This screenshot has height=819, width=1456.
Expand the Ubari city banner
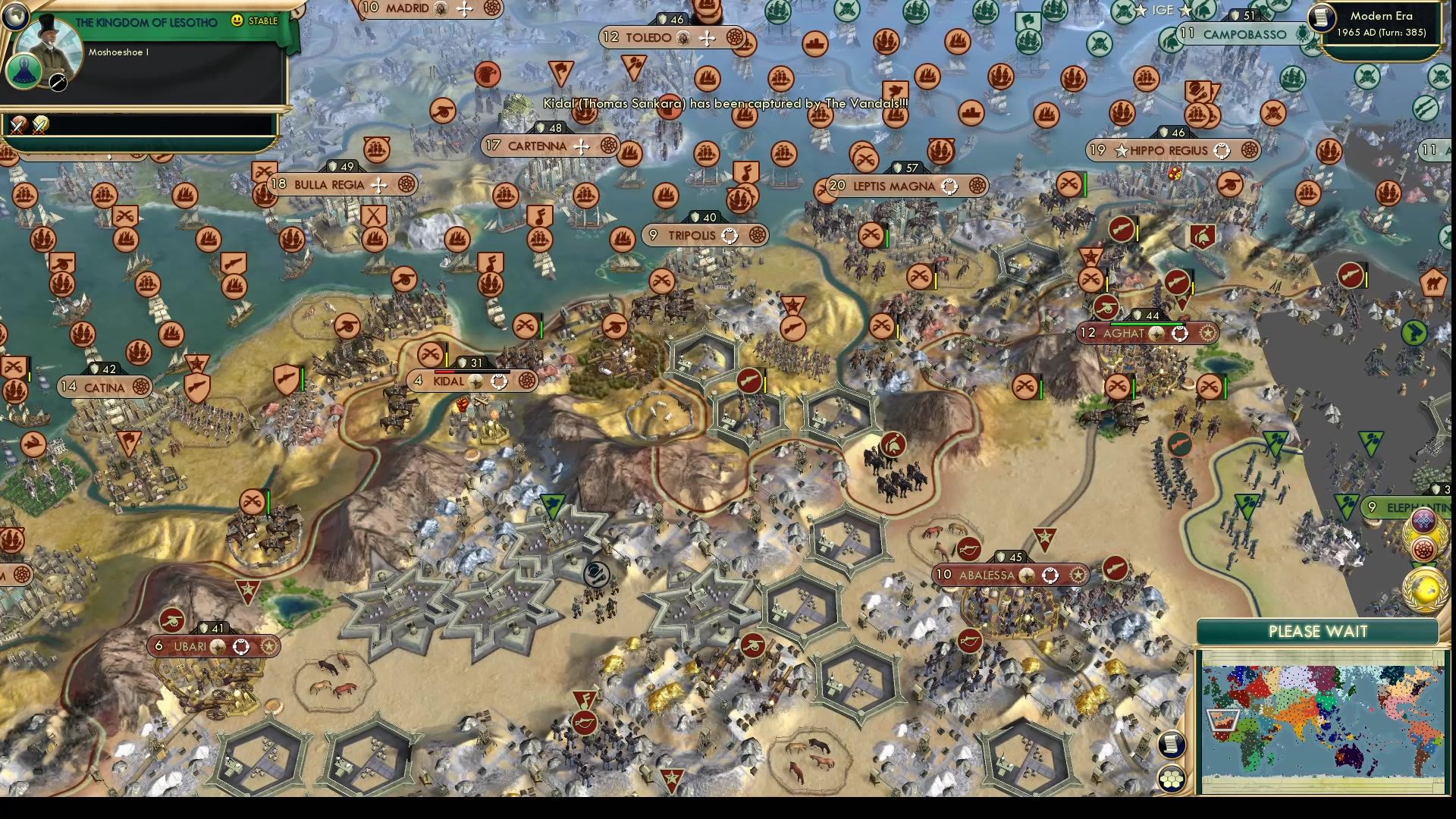[x=190, y=647]
